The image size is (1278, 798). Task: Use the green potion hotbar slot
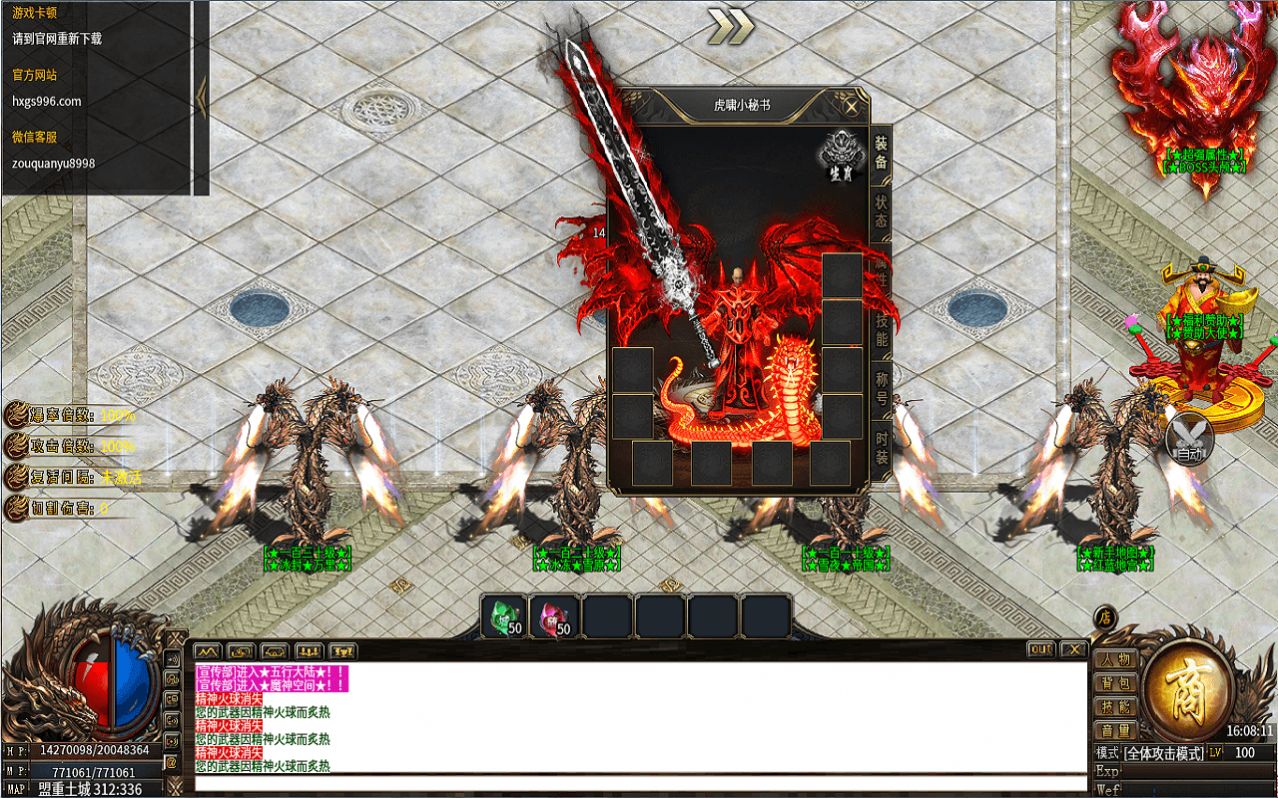pos(504,617)
